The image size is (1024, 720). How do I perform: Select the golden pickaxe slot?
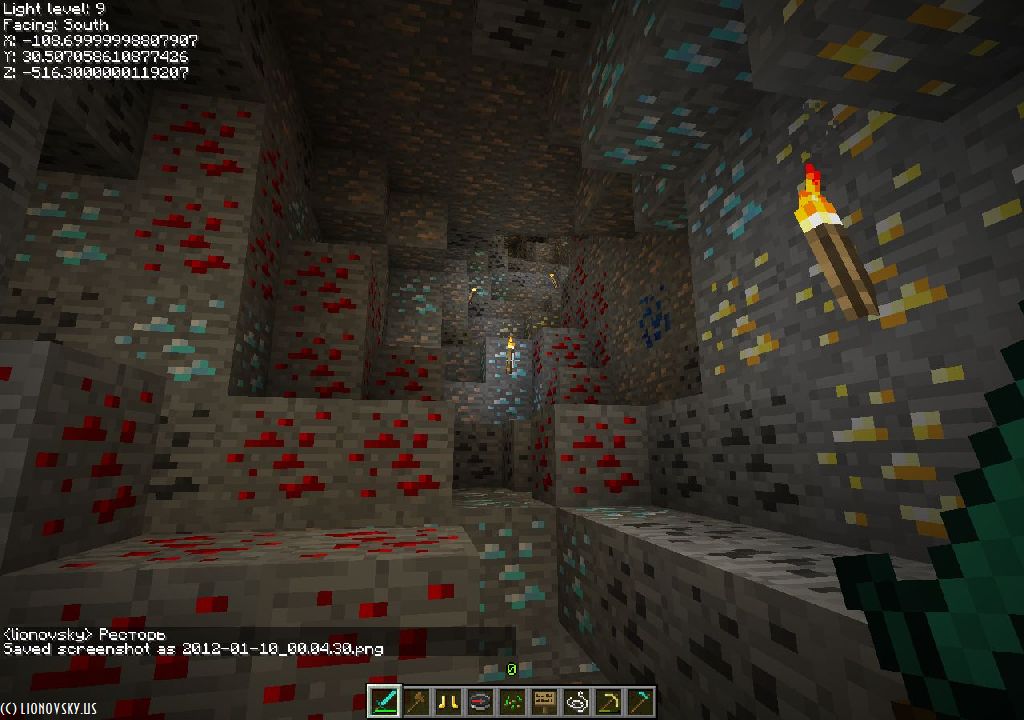tap(609, 702)
